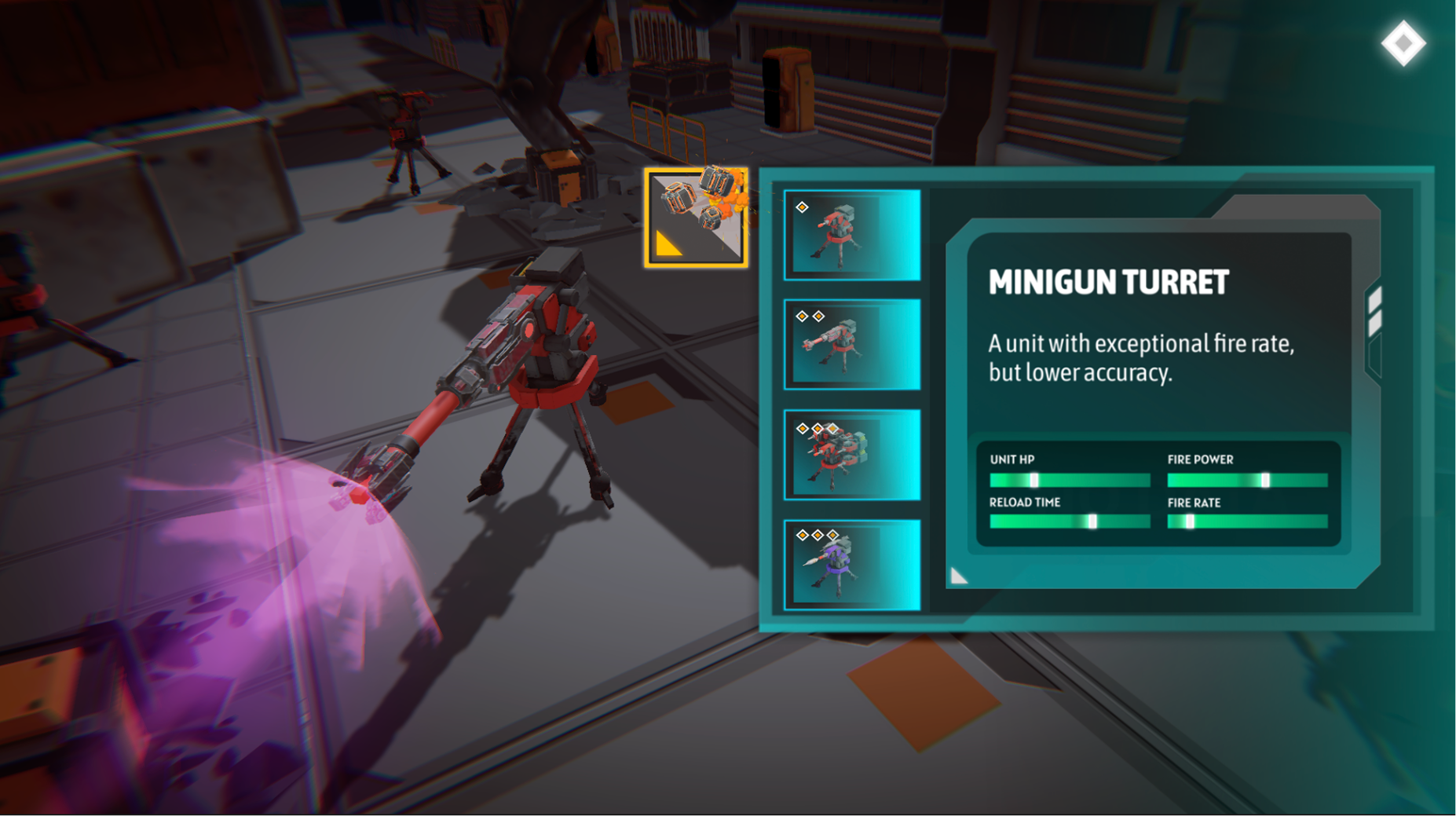Select the one-diamond basic turret tile
Viewport: 1456px width, 816px height.
coord(852,235)
